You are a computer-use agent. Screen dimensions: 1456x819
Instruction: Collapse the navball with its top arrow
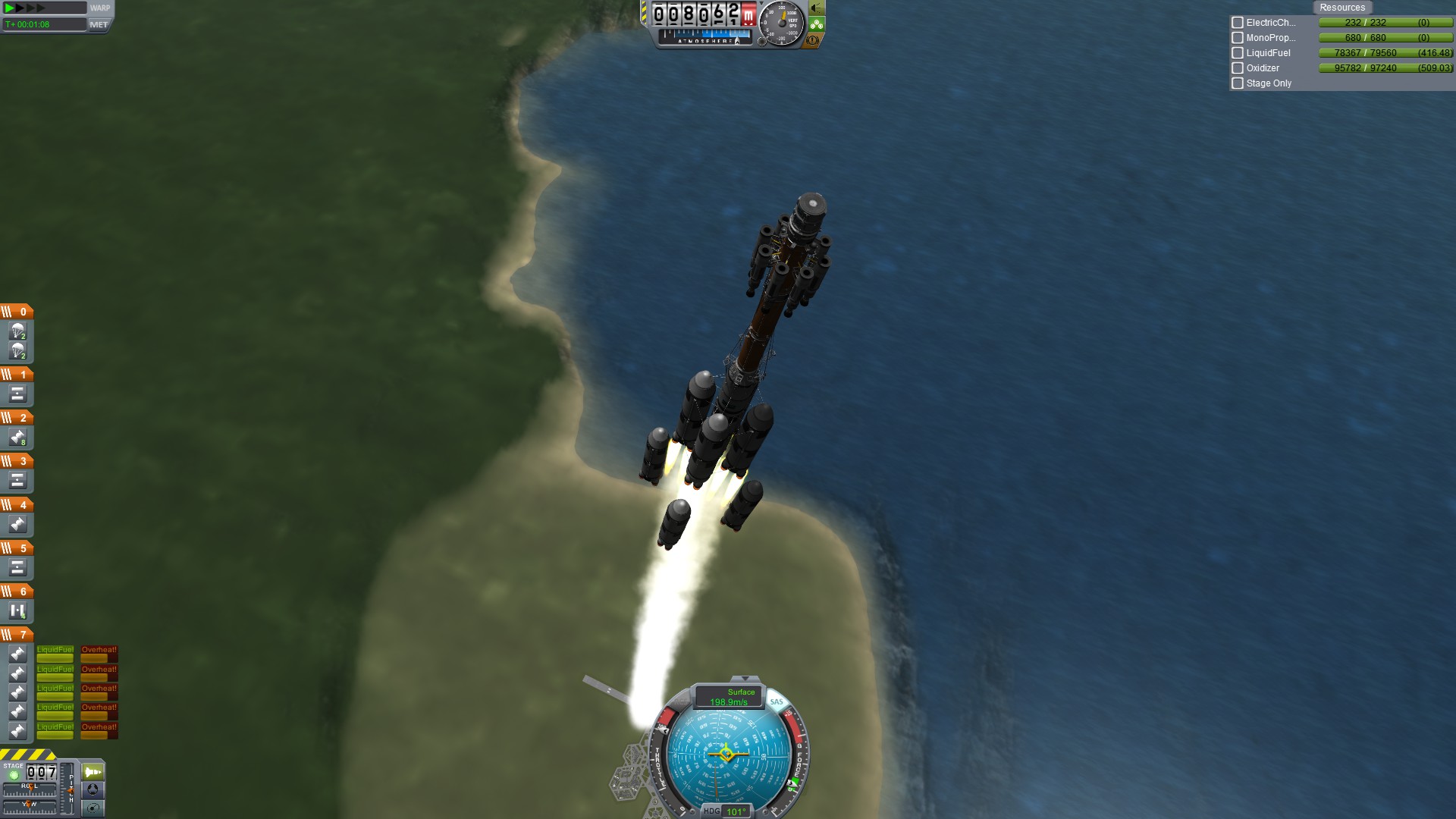745,679
